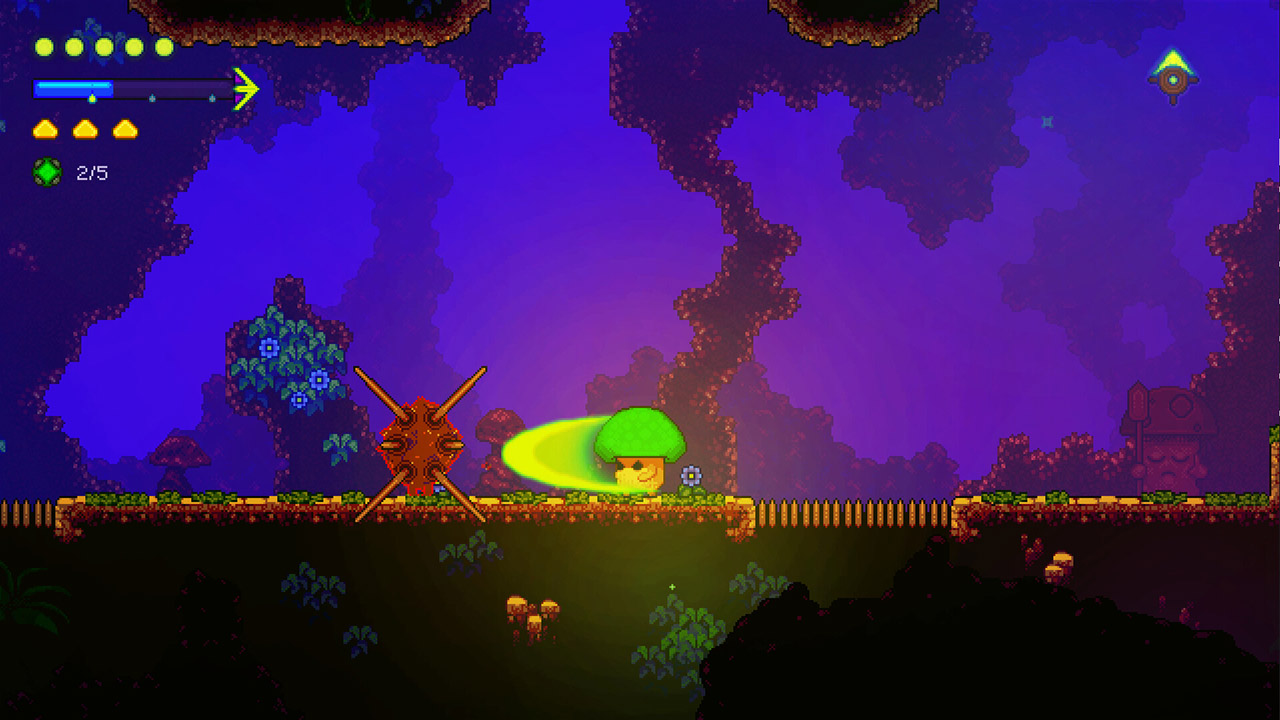Click the middle yellow triangle key icon
Image resolution: width=1280 pixels, height=720 pixels.
click(x=84, y=128)
